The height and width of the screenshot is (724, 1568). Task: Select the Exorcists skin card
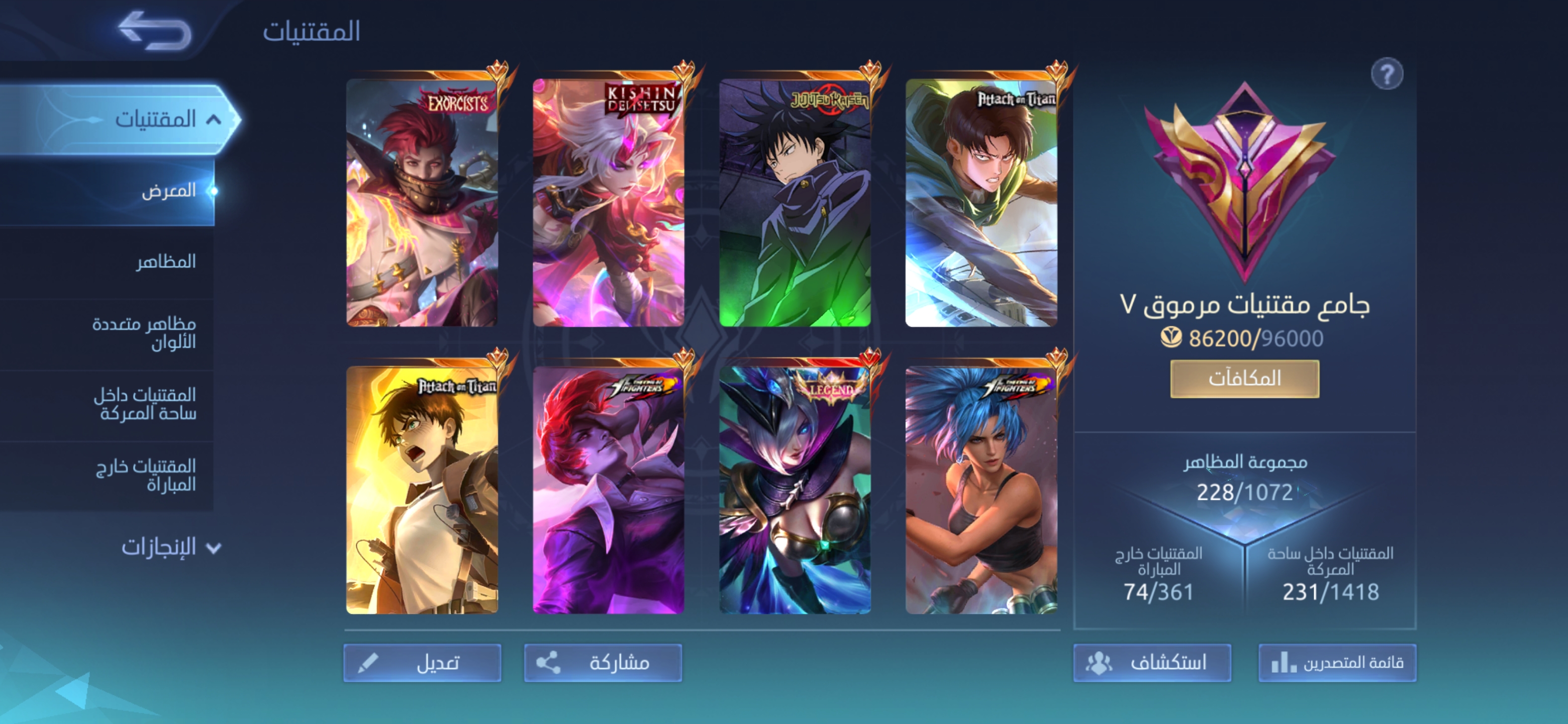point(423,202)
